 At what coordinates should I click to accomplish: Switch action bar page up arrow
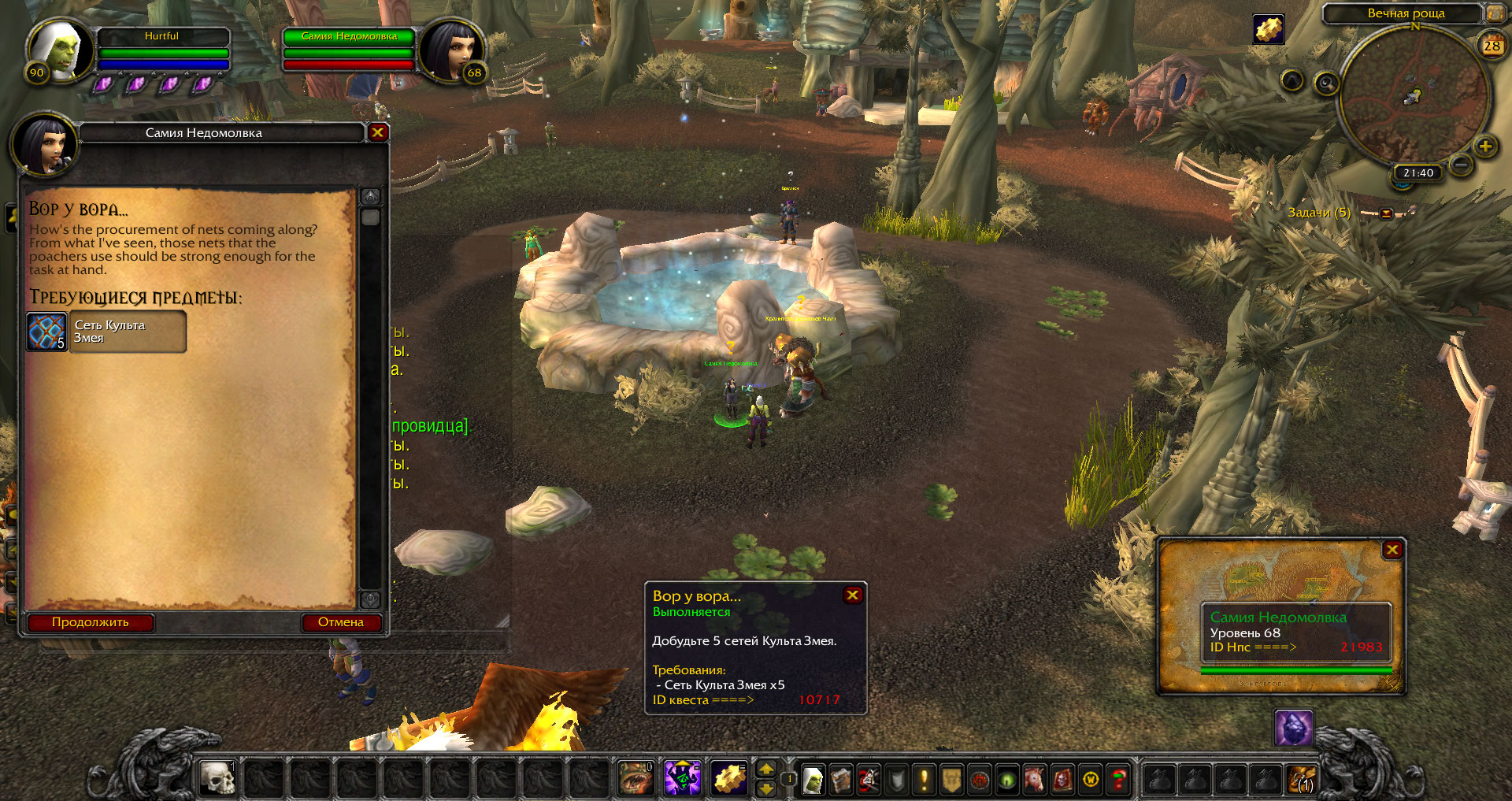click(x=765, y=769)
